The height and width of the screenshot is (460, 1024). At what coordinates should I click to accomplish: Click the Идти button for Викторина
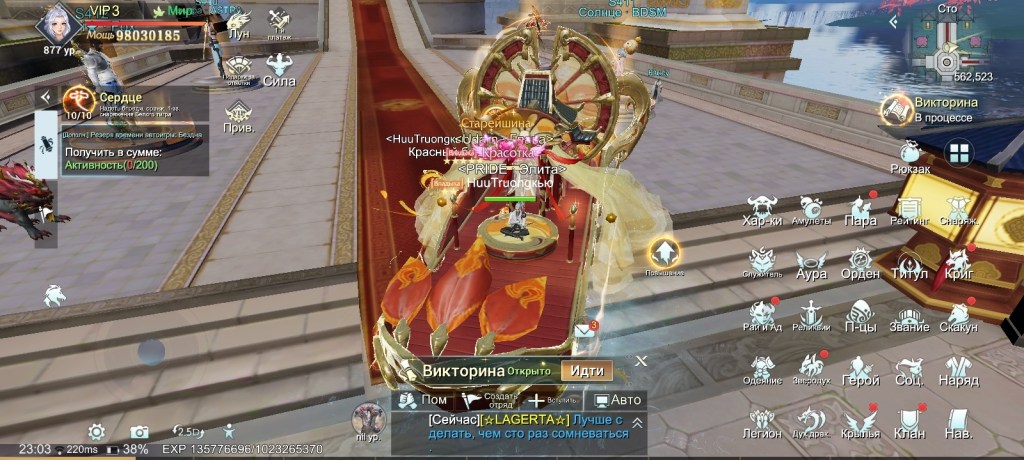click(586, 370)
